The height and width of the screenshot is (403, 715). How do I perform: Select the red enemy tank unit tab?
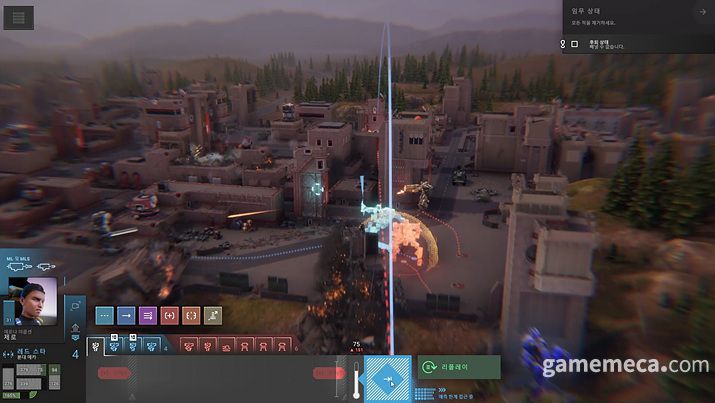227,346
